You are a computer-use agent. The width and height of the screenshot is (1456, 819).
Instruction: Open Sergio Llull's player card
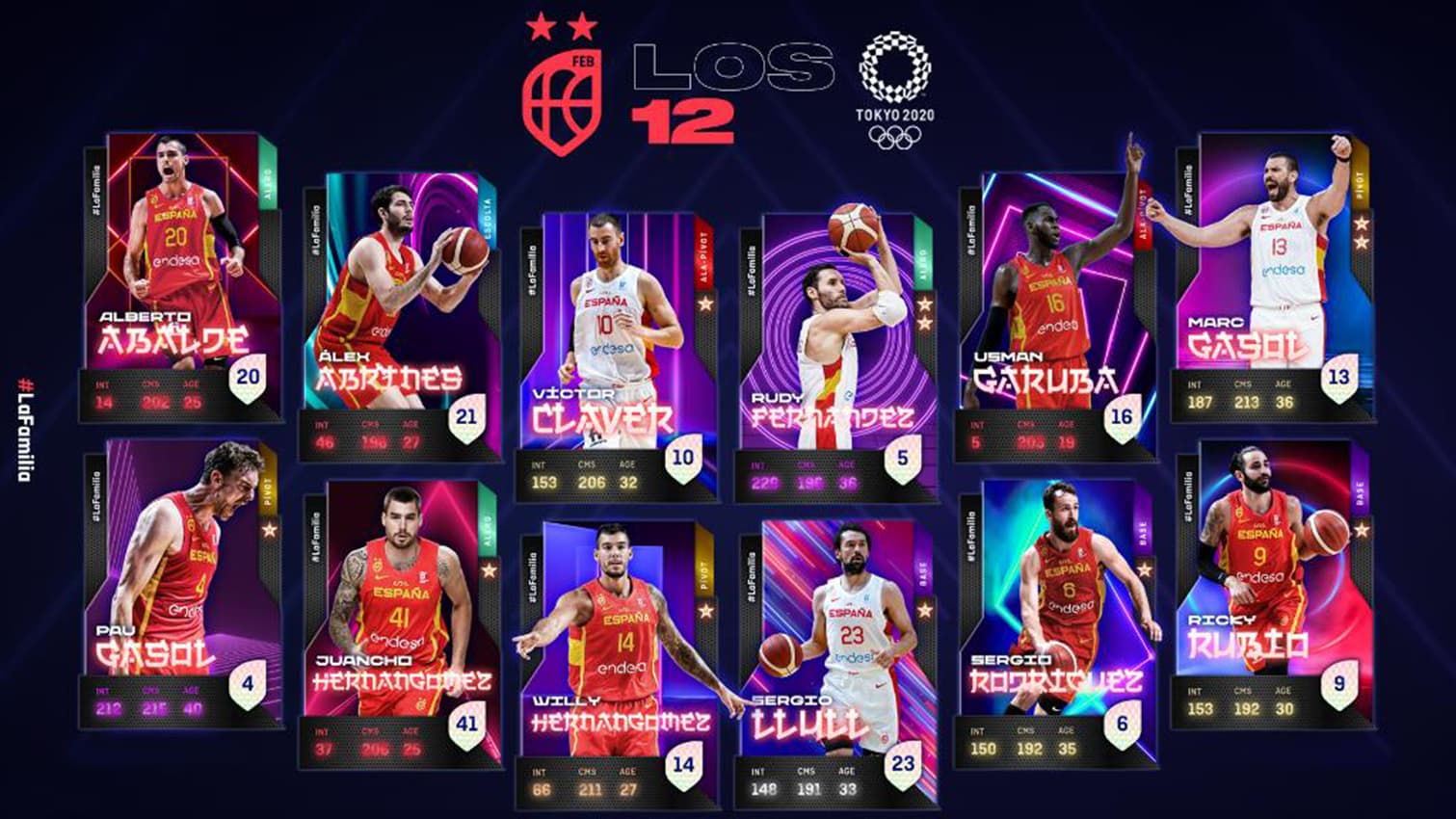coord(834,663)
